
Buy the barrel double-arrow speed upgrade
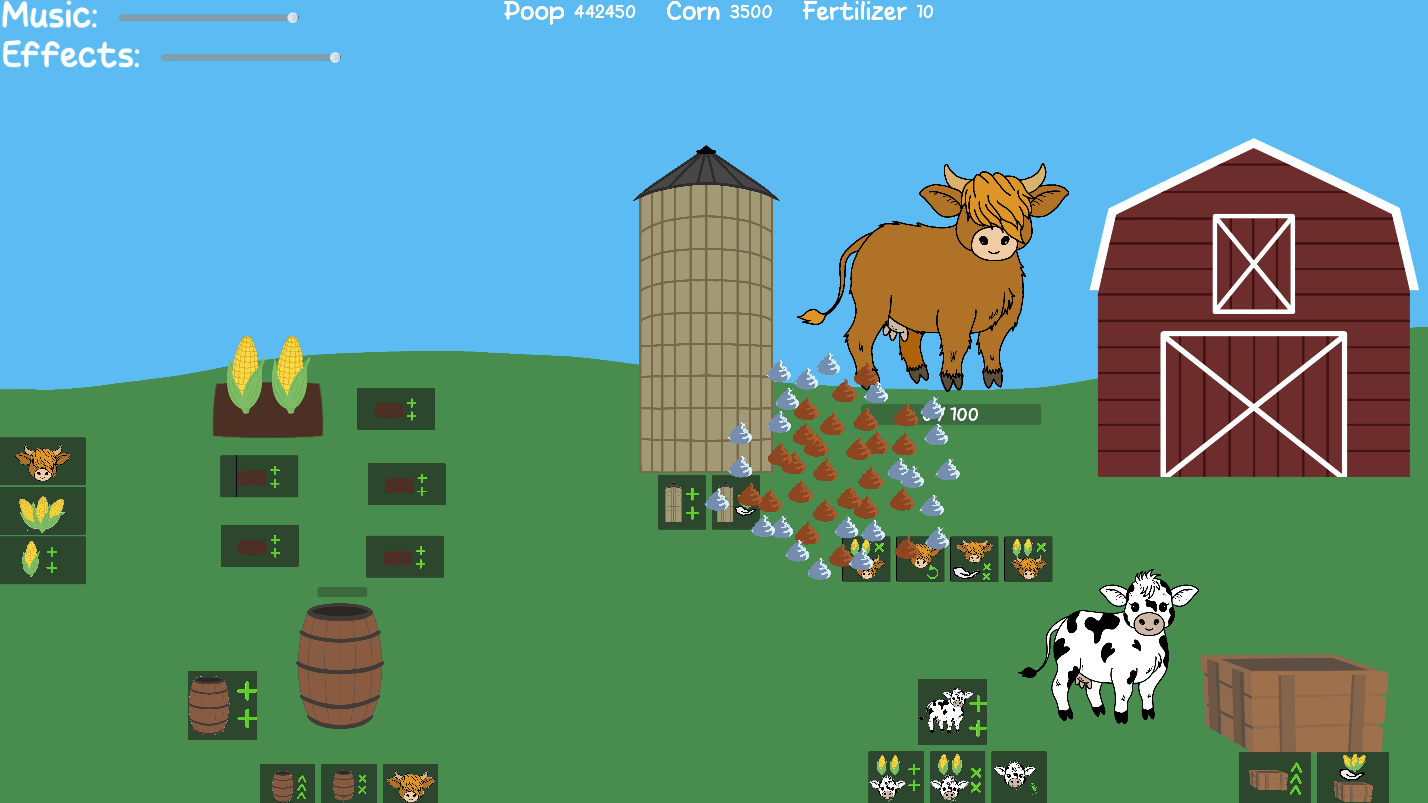tap(287, 784)
